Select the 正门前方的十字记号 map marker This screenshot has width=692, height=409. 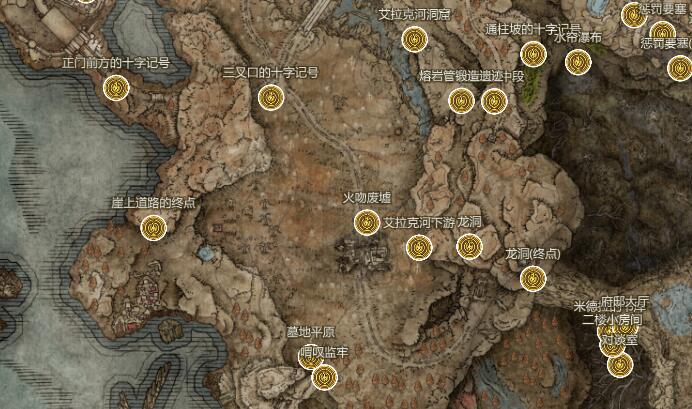(117, 88)
